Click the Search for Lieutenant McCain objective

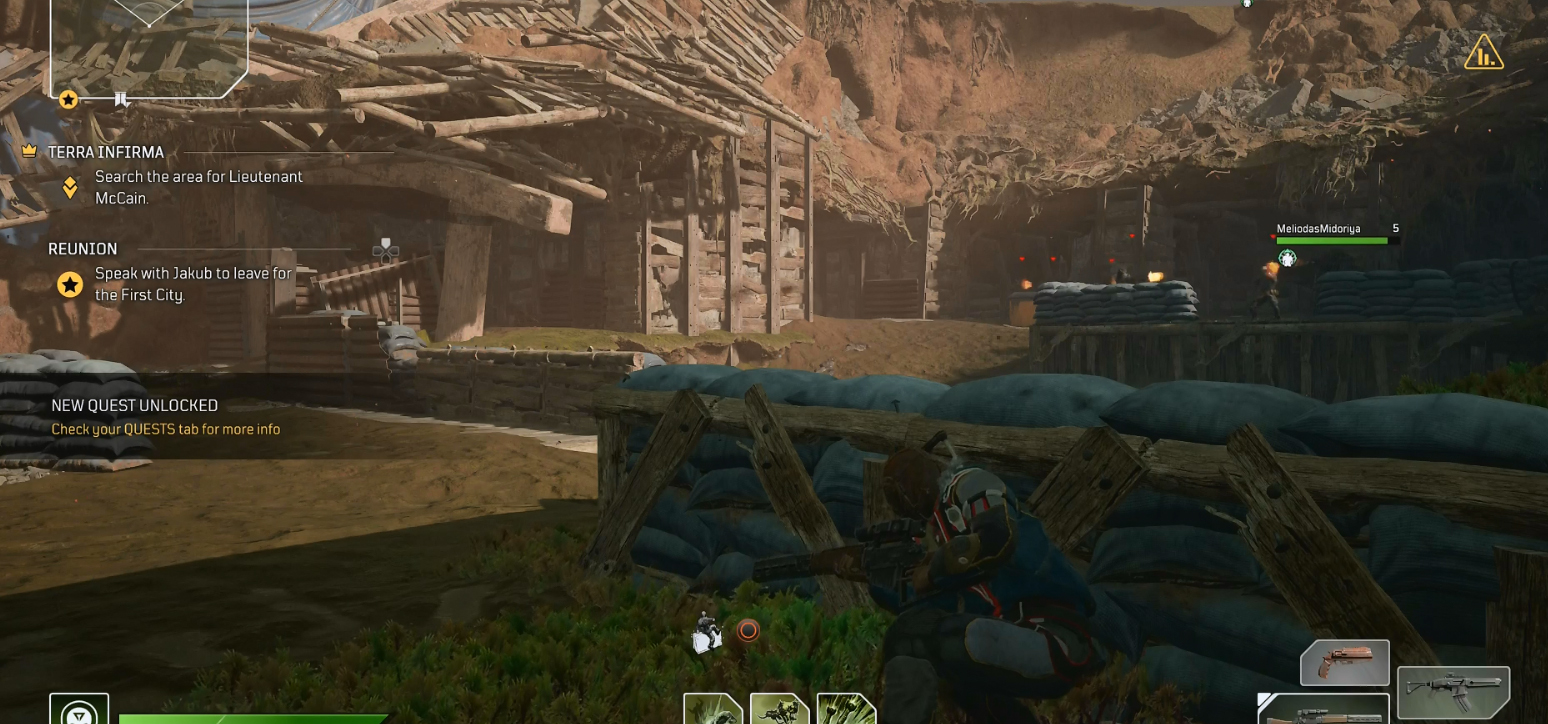197,186
